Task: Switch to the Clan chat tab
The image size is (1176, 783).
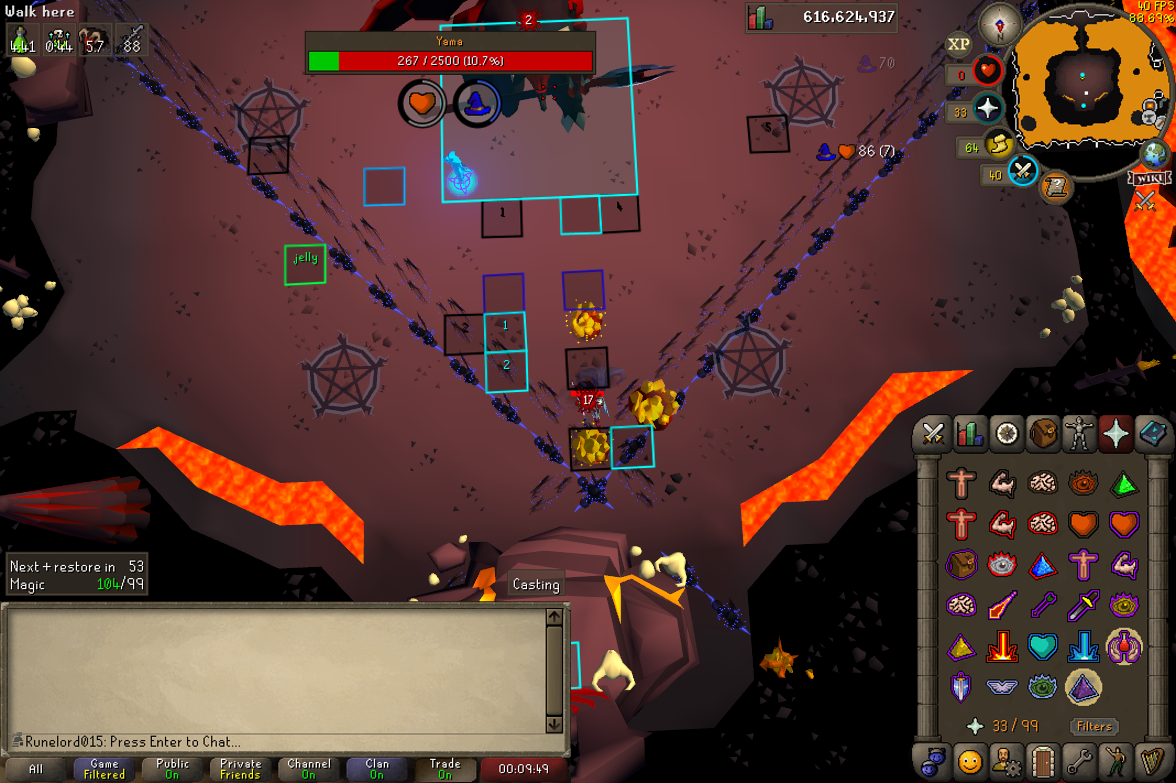Action: (x=377, y=769)
